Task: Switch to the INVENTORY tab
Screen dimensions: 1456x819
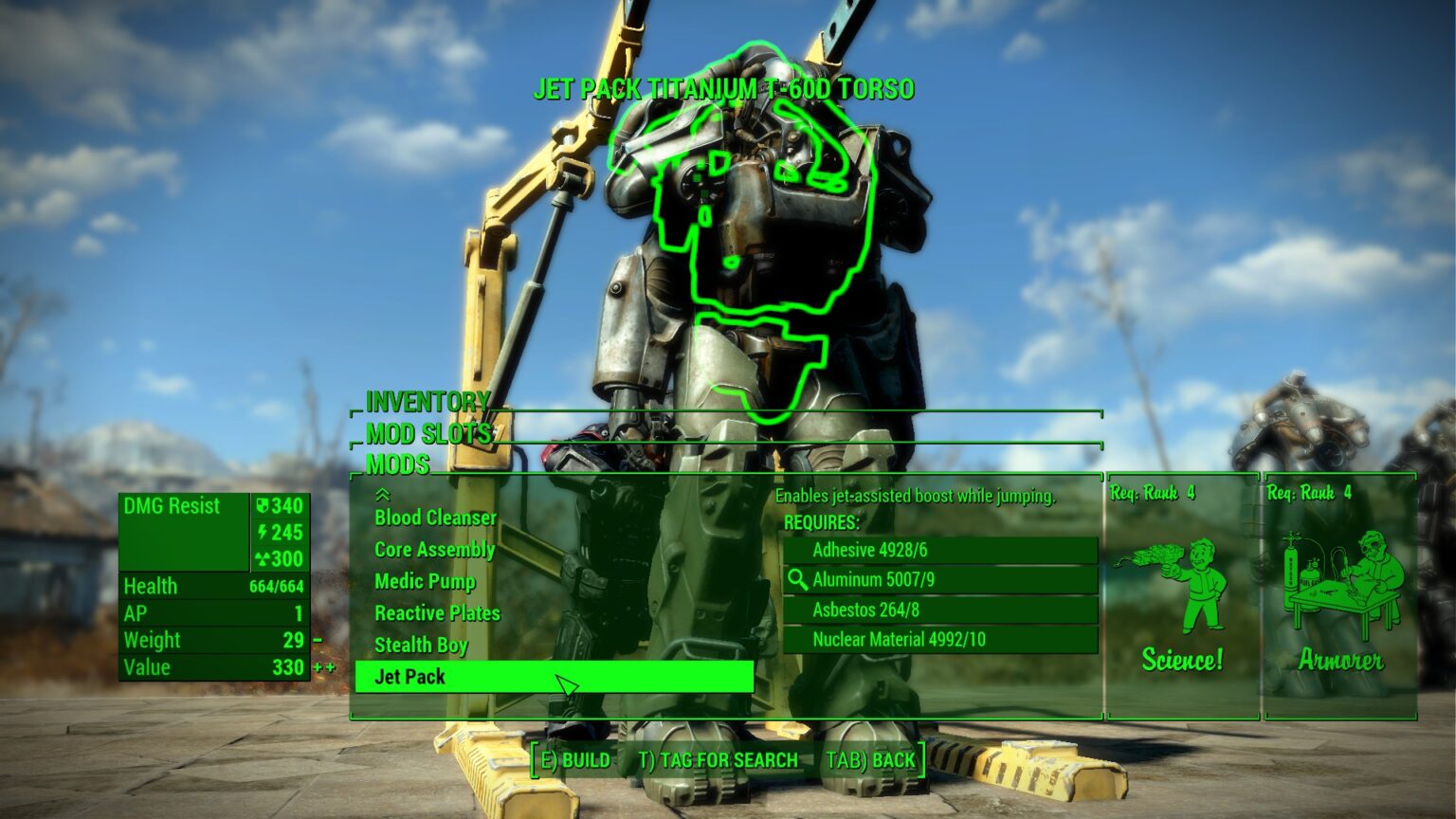Action: (425, 401)
